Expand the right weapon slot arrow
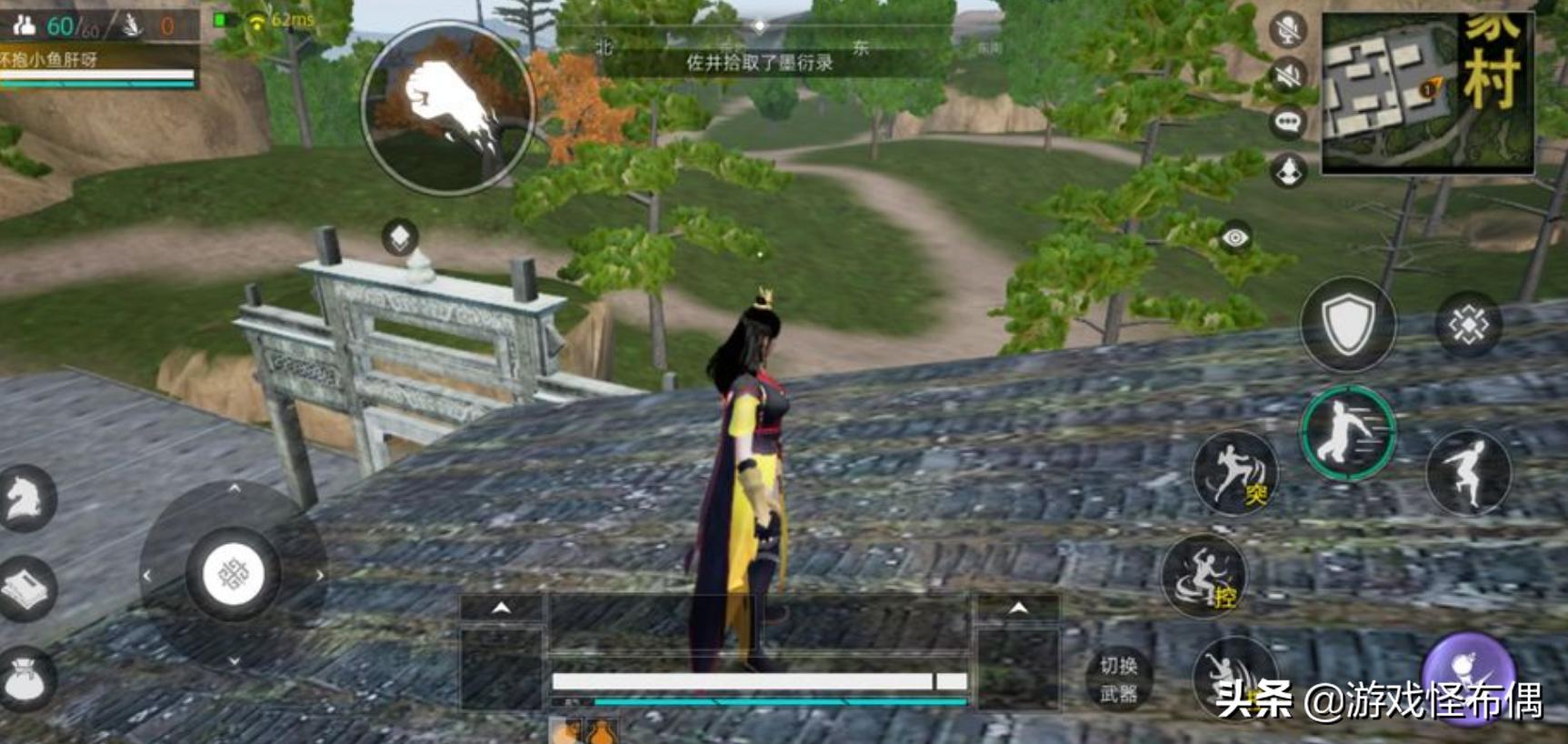Screen dimensions: 1568x744 [1018, 608]
